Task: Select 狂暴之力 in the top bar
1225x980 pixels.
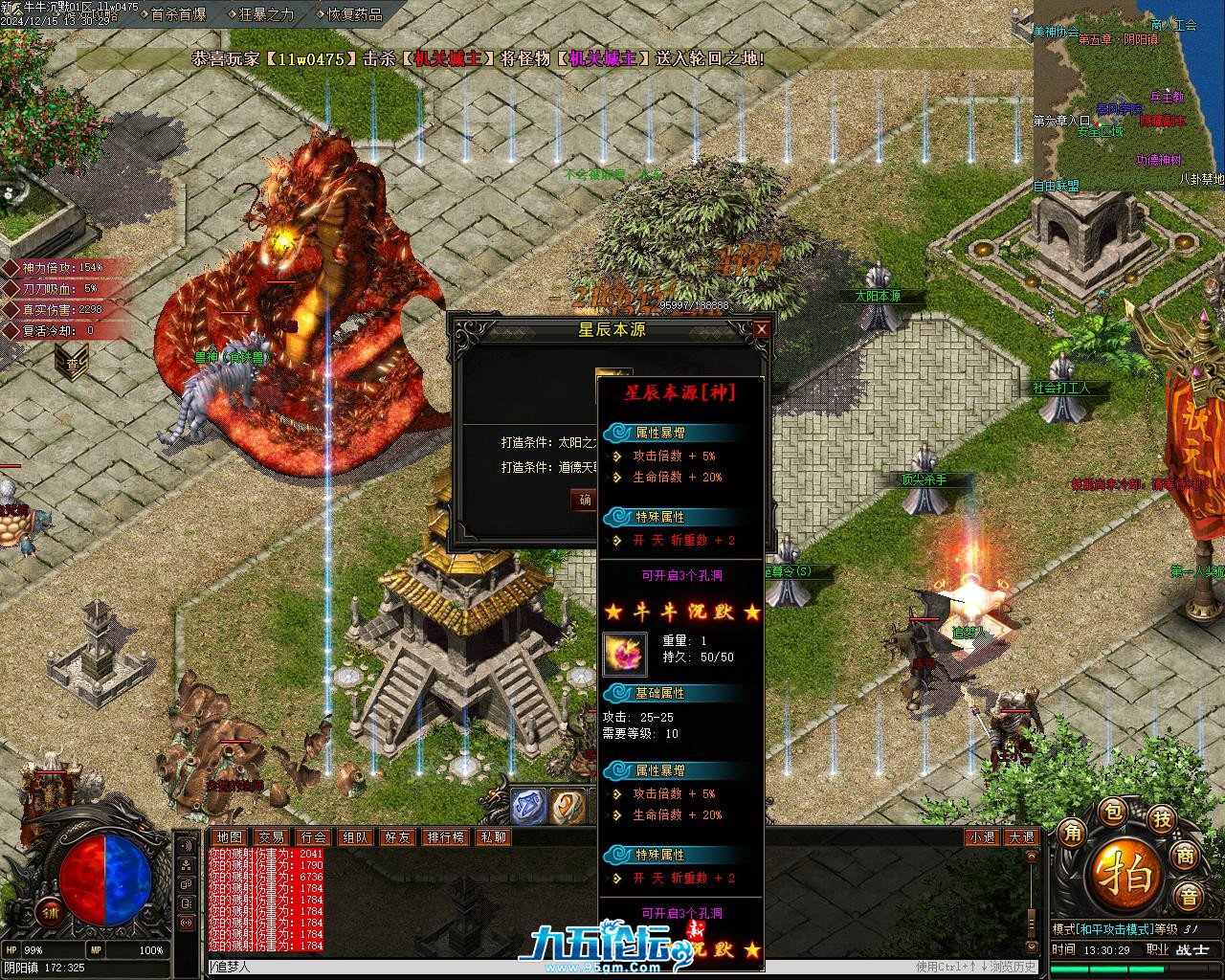Action: coord(266,14)
